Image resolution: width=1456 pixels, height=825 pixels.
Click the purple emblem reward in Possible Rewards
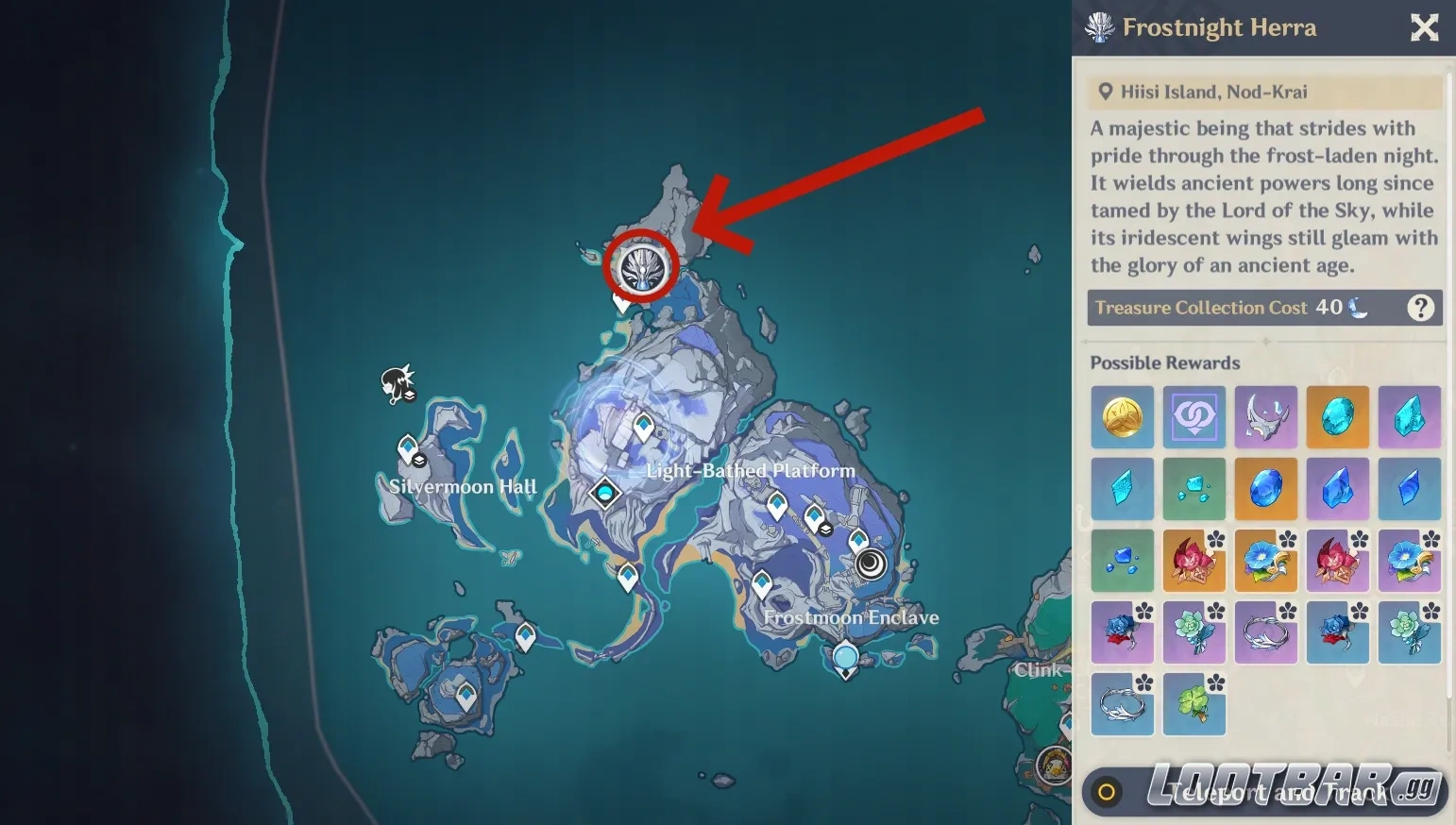click(x=1194, y=416)
